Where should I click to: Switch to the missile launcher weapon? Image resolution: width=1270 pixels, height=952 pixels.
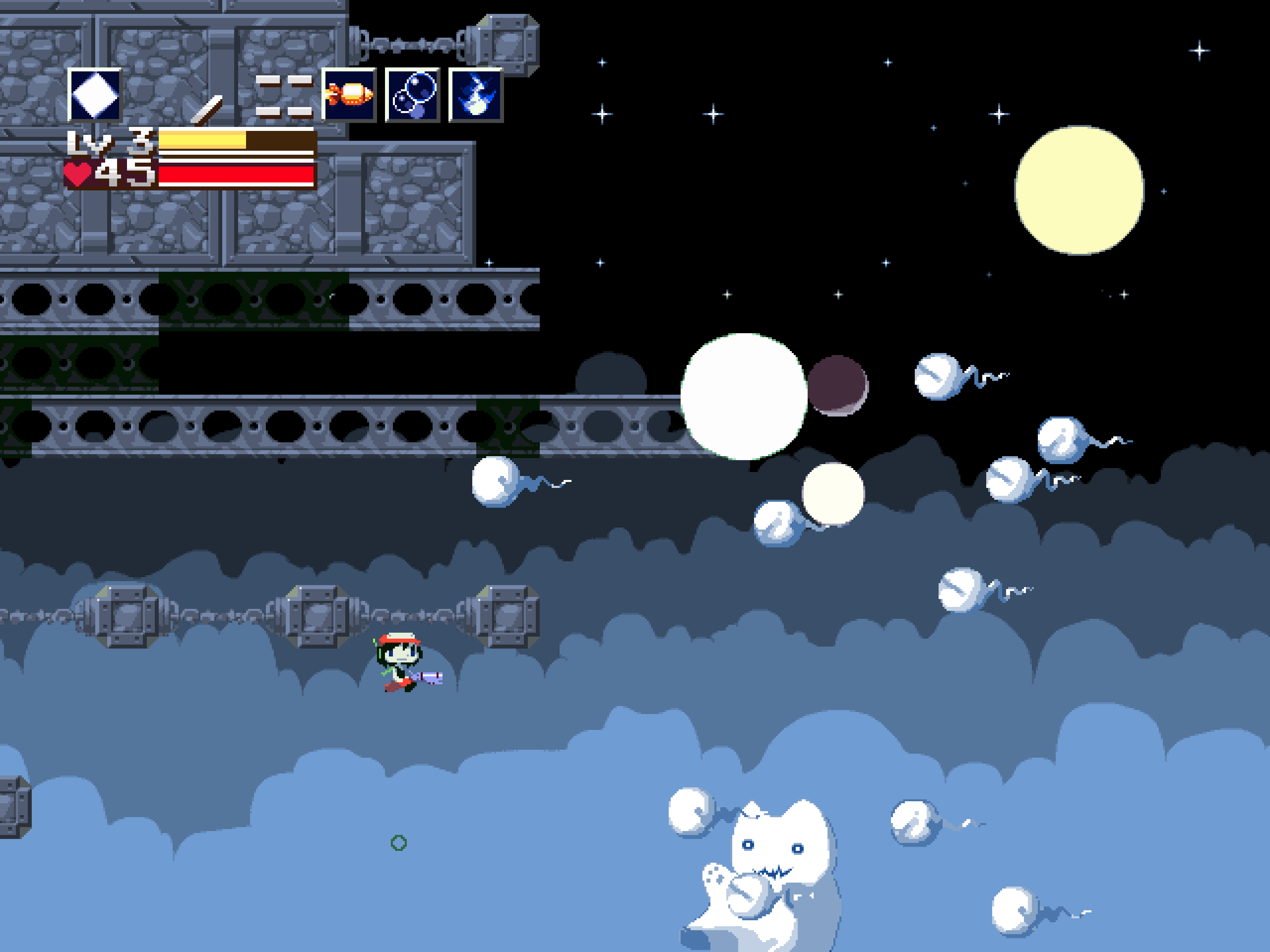349,95
